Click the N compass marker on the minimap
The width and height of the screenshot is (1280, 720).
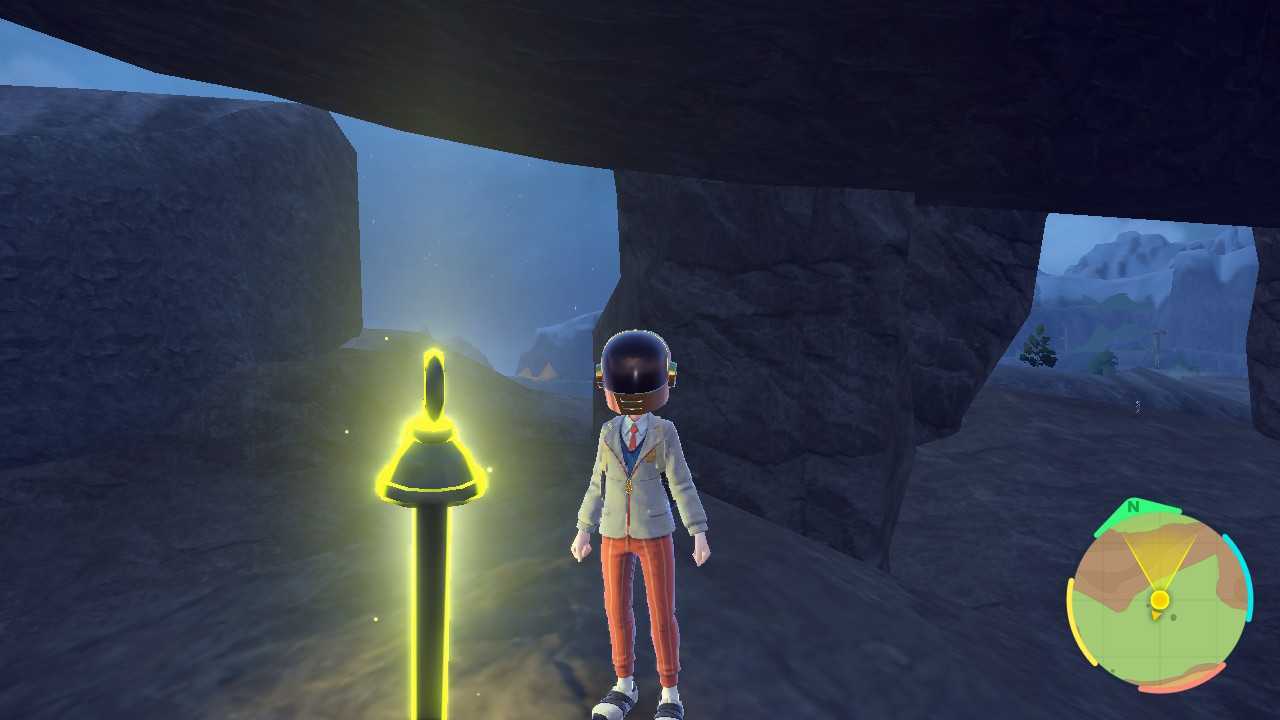click(1132, 507)
